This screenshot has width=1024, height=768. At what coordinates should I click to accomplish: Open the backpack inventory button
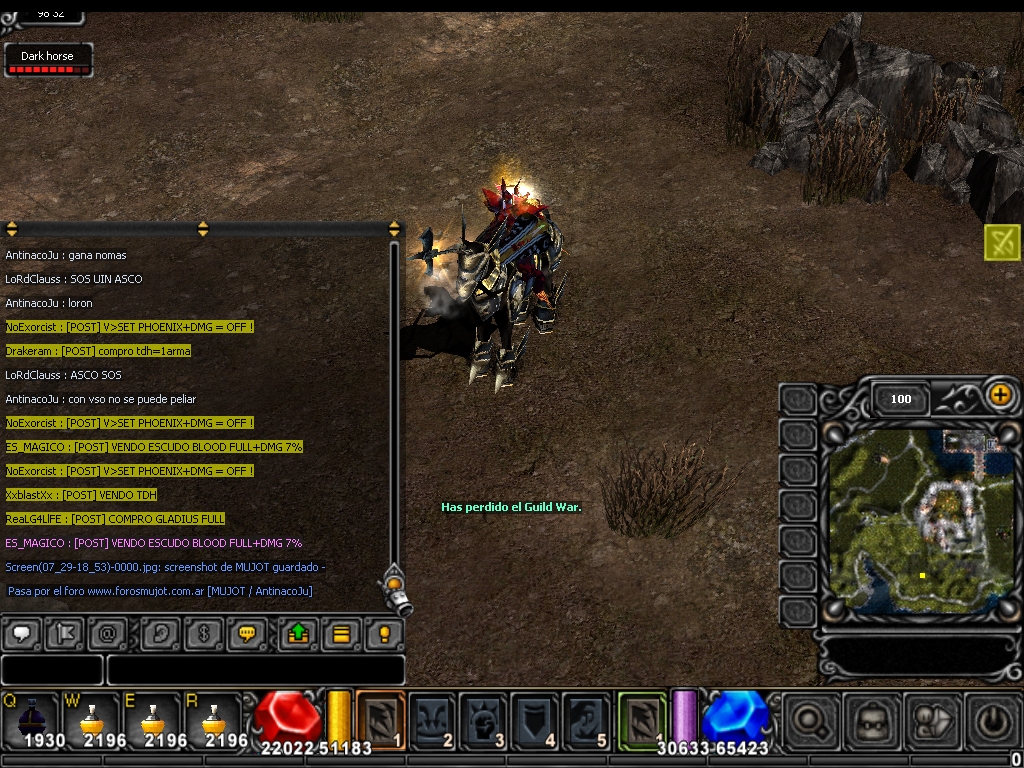872,720
